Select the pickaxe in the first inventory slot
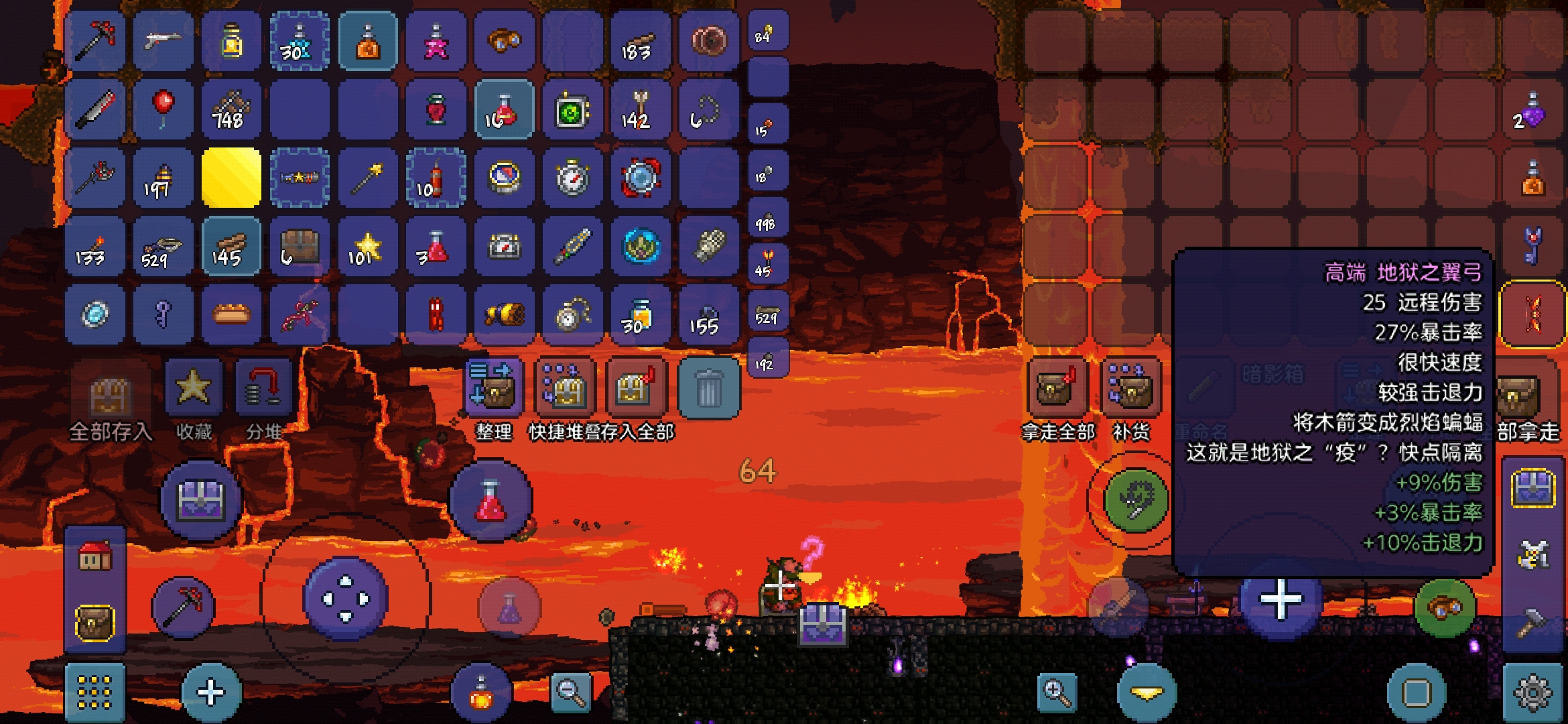The image size is (1568, 724). pos(96,40)
